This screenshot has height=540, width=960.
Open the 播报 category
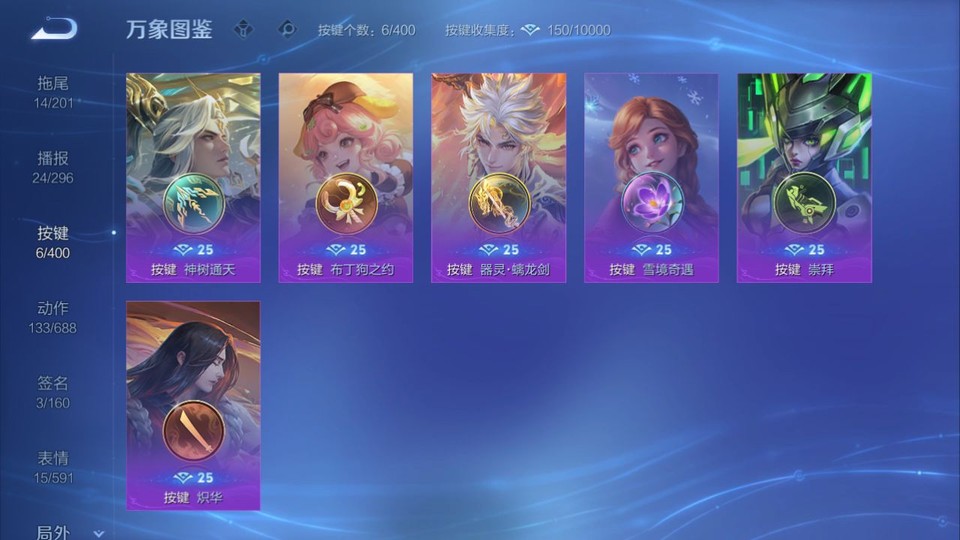[x=53, y=167]
